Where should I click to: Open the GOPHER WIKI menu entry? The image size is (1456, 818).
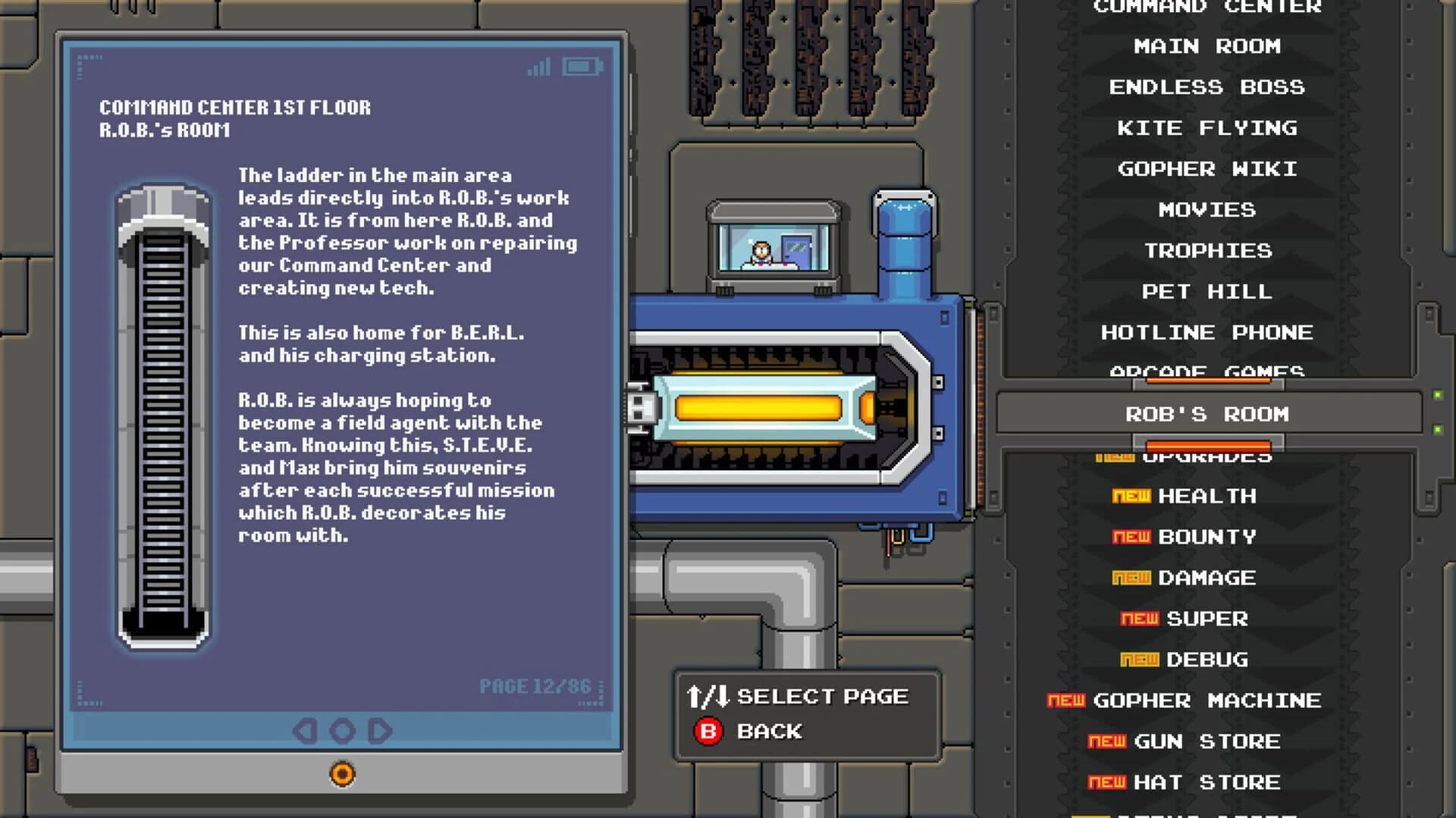[x=1207, y=168]
